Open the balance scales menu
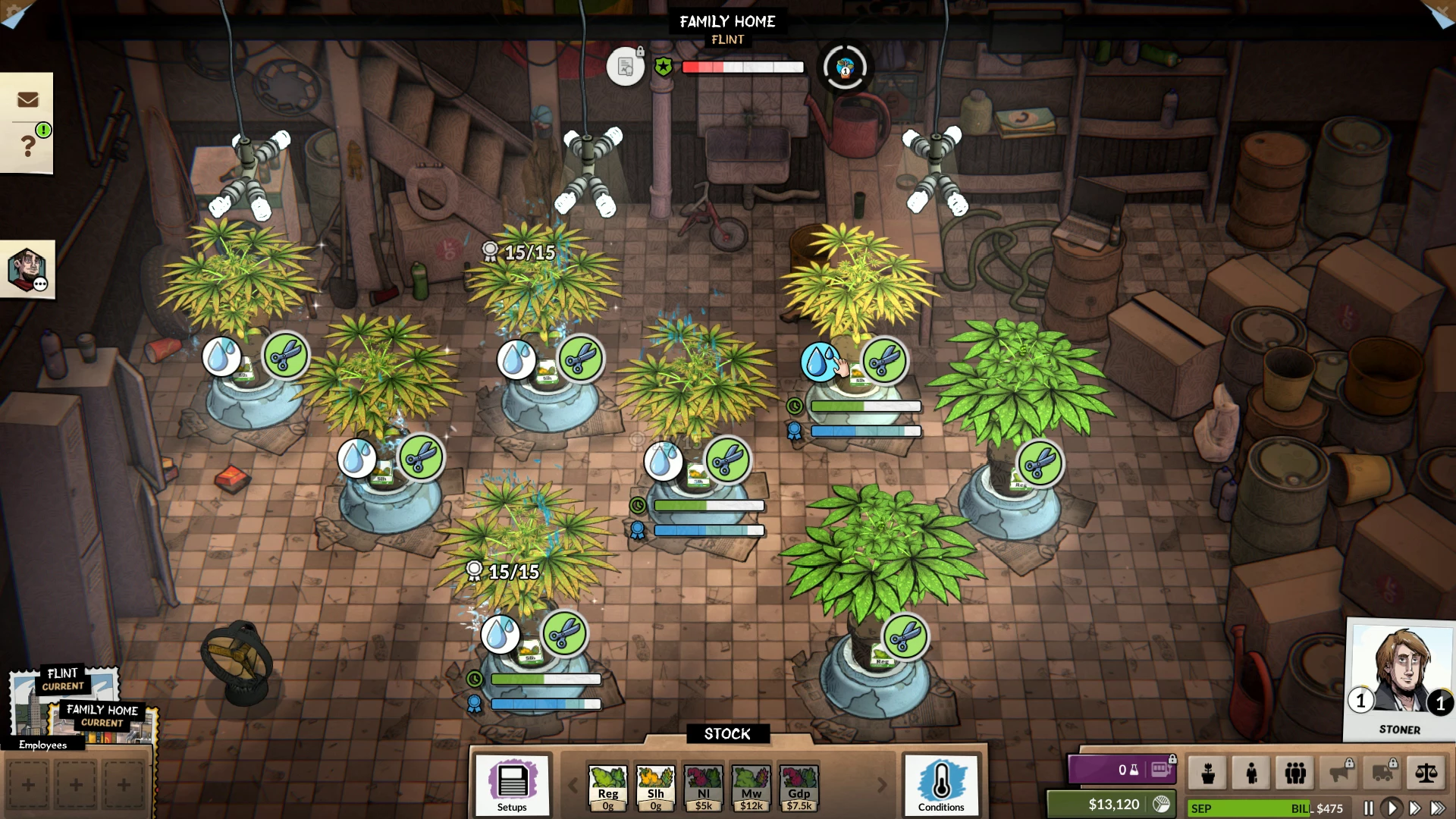 click(1426, 773)
